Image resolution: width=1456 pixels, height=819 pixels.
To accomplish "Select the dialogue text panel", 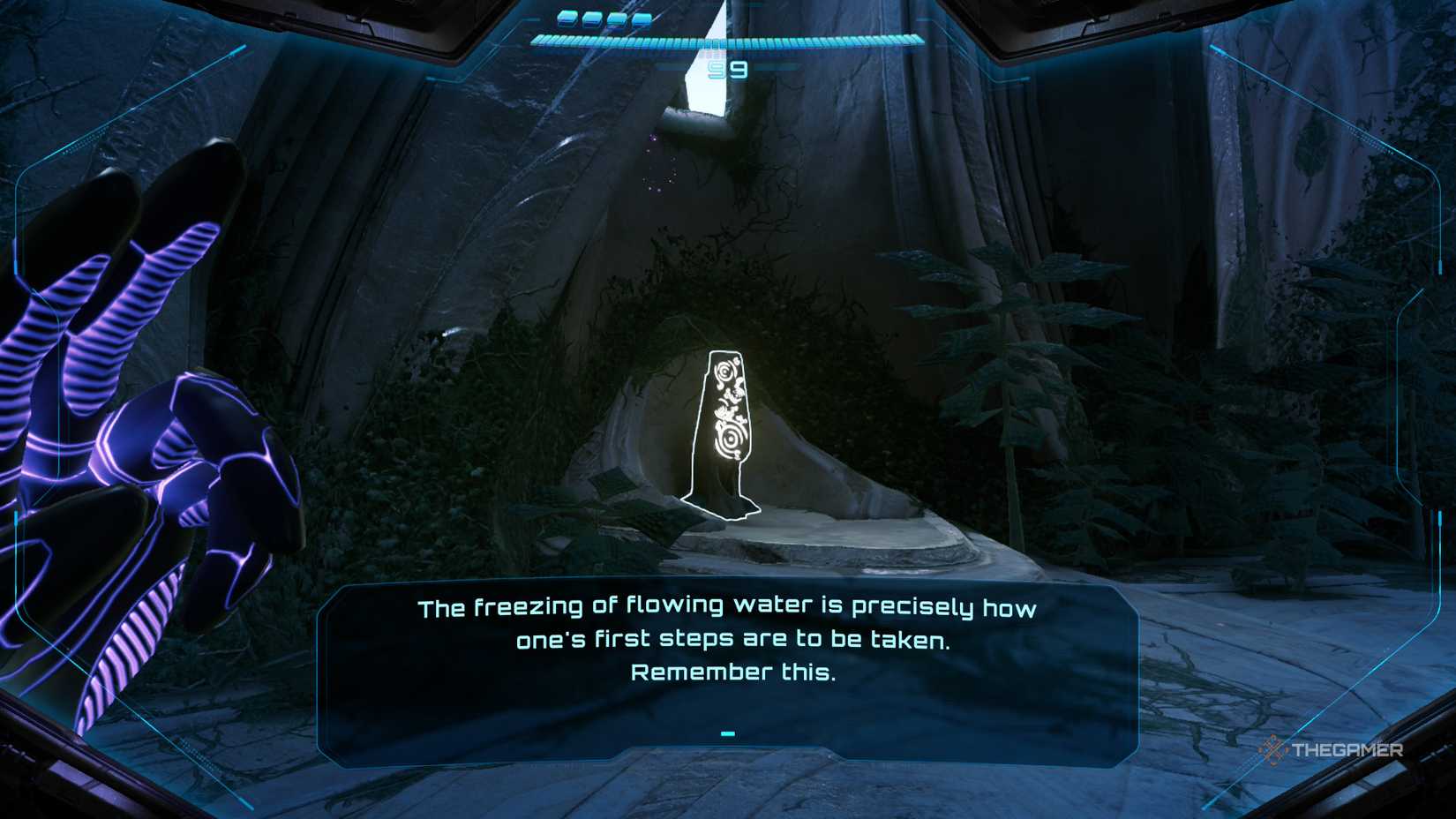I will tap(727, 668).
